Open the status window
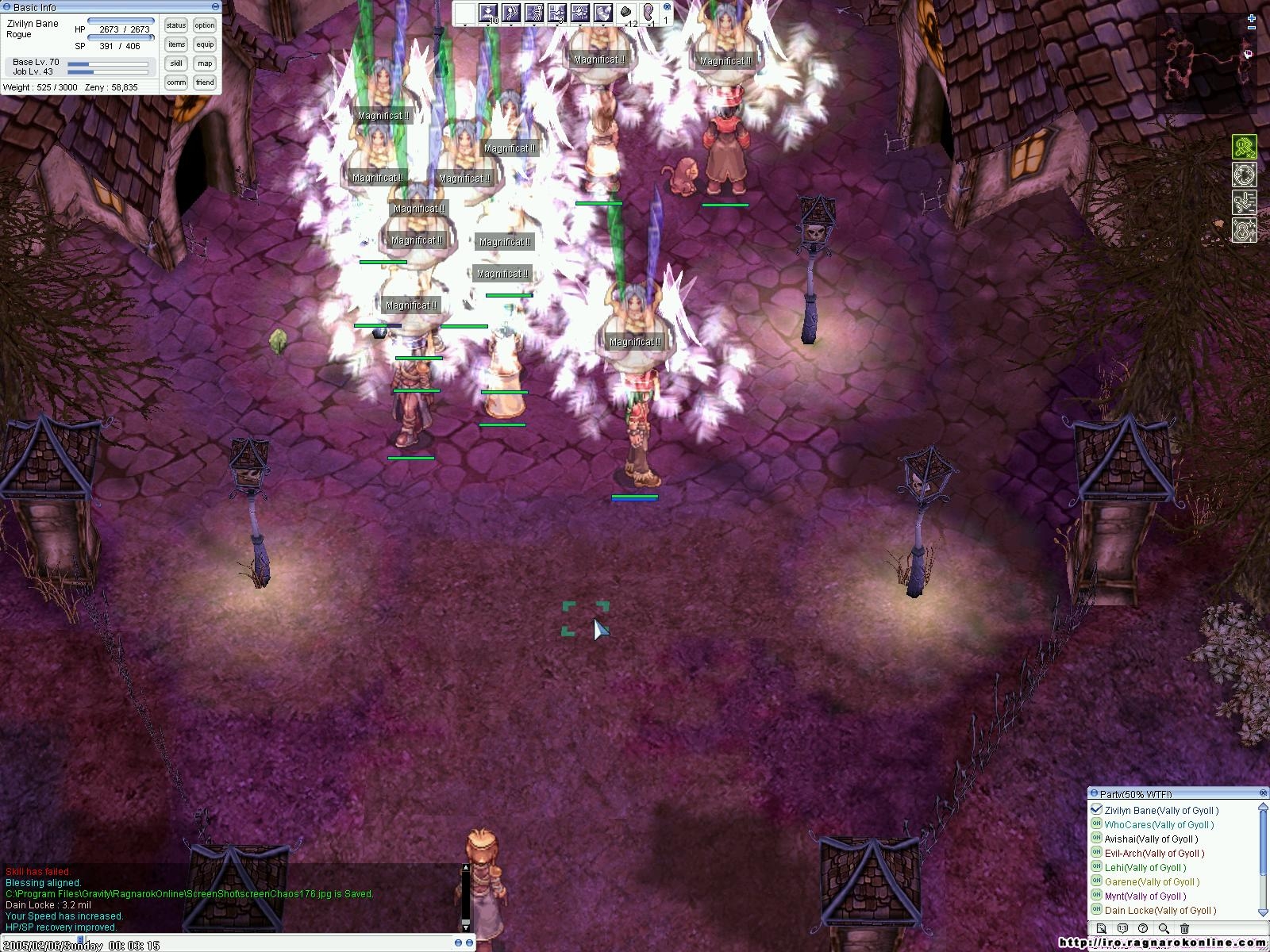This screenshot has width=1270, height=952. 175,25
